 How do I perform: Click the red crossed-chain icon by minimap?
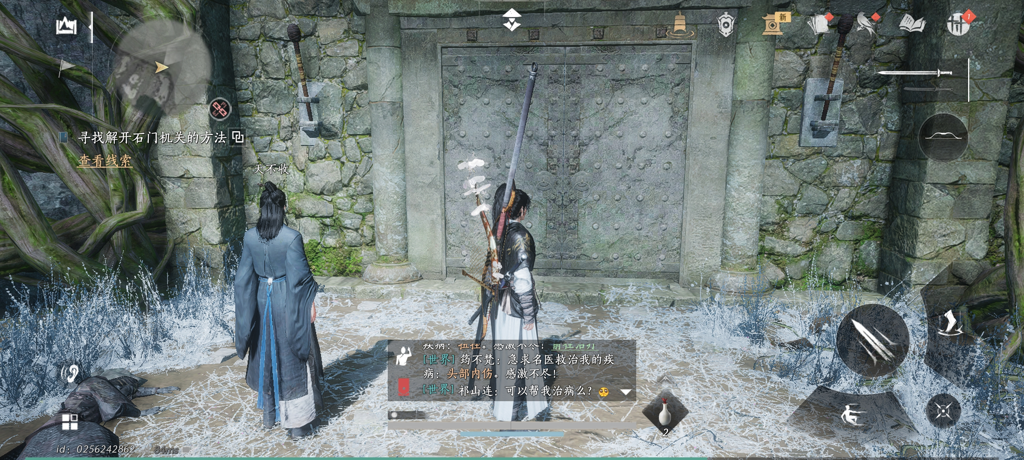click(220, 108)
